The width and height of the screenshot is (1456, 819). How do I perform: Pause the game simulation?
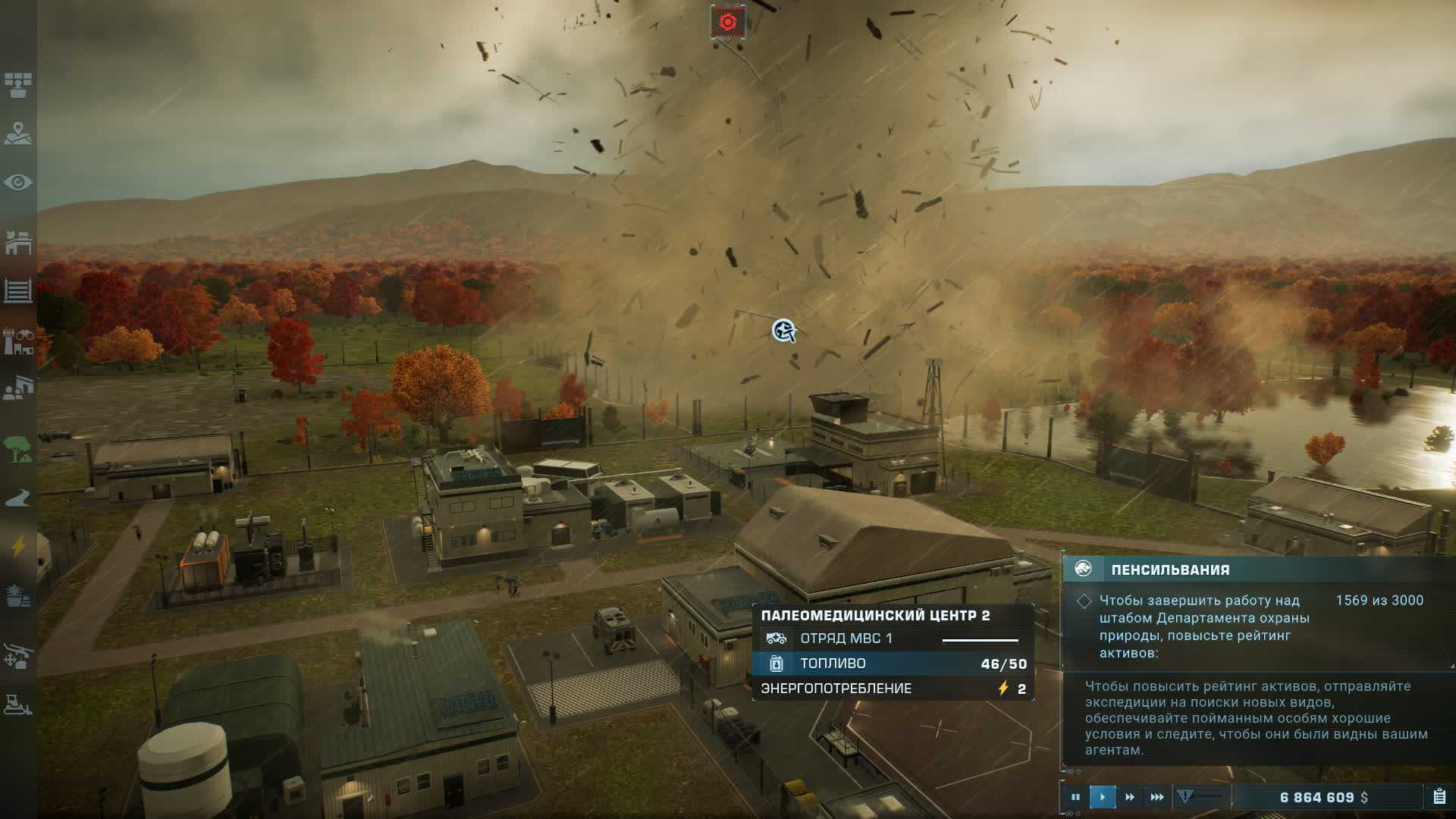tap(1075, 797)
